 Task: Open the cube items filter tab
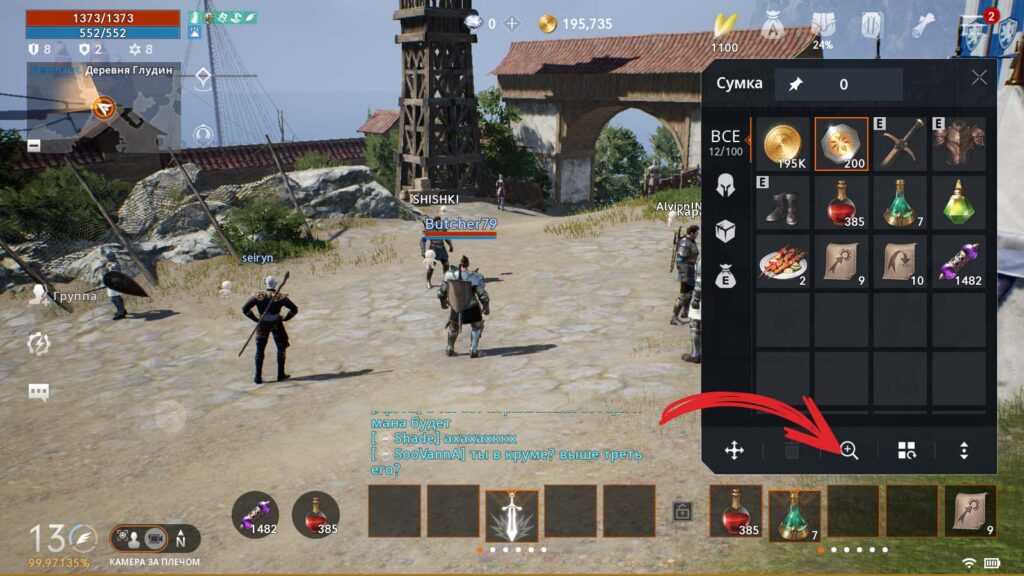(726, 232)
